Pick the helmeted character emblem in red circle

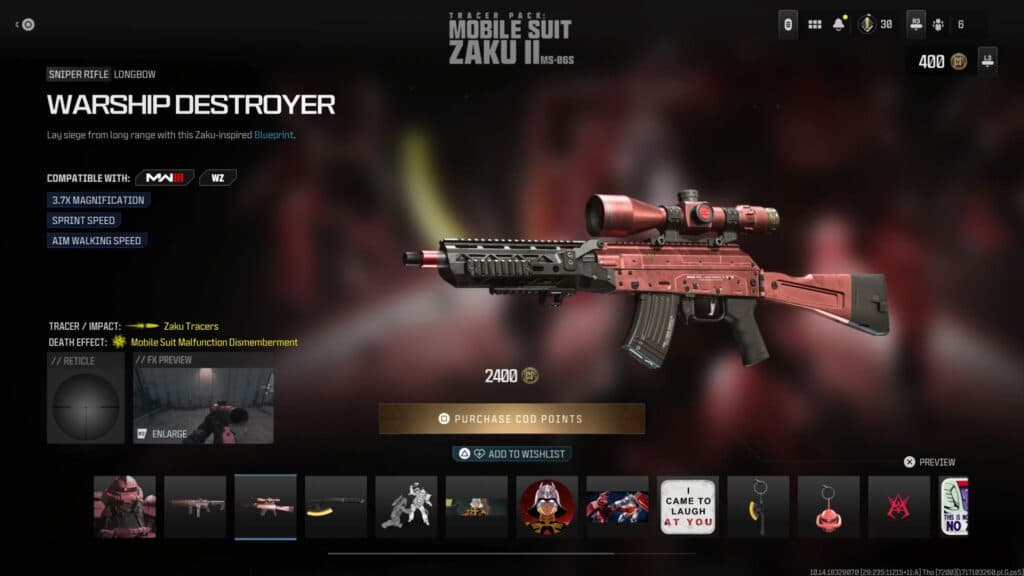(547, 506)
